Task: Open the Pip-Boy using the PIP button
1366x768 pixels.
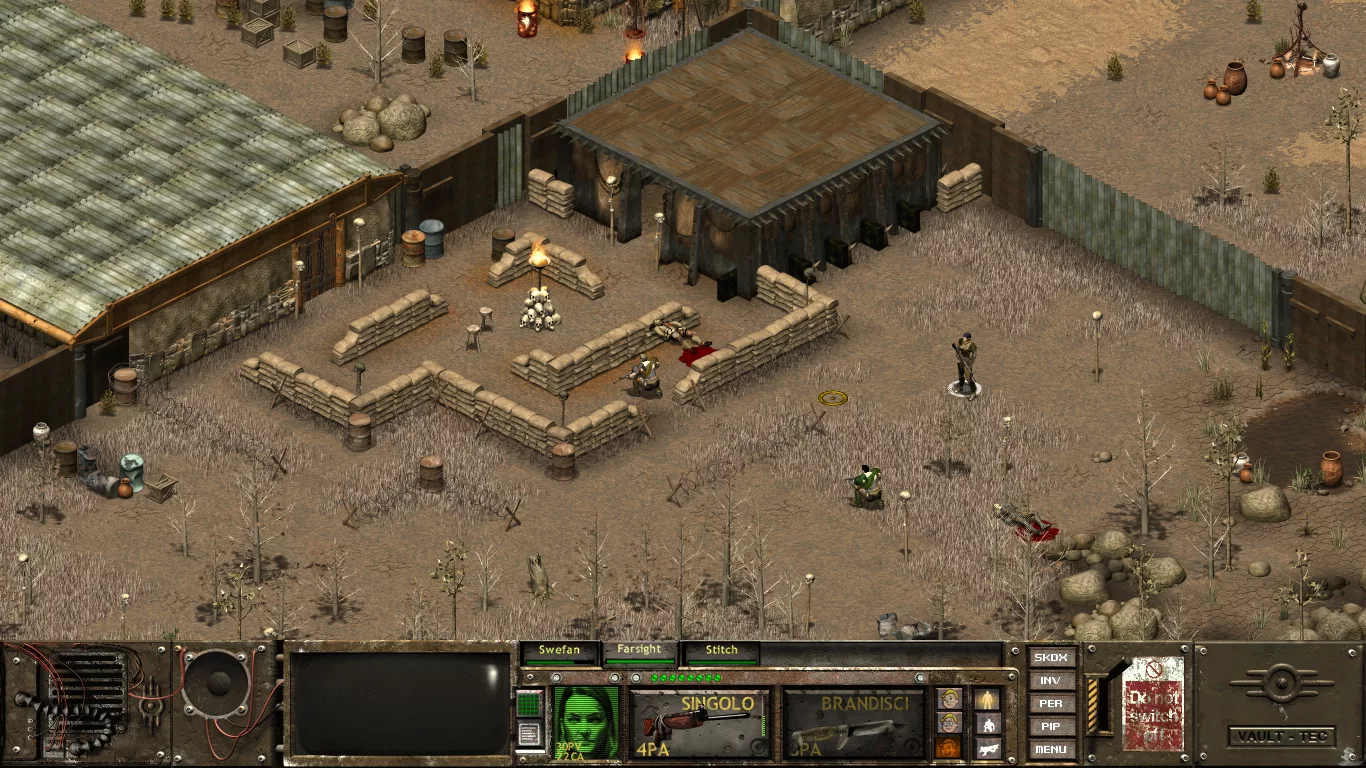Action: 1051,728
